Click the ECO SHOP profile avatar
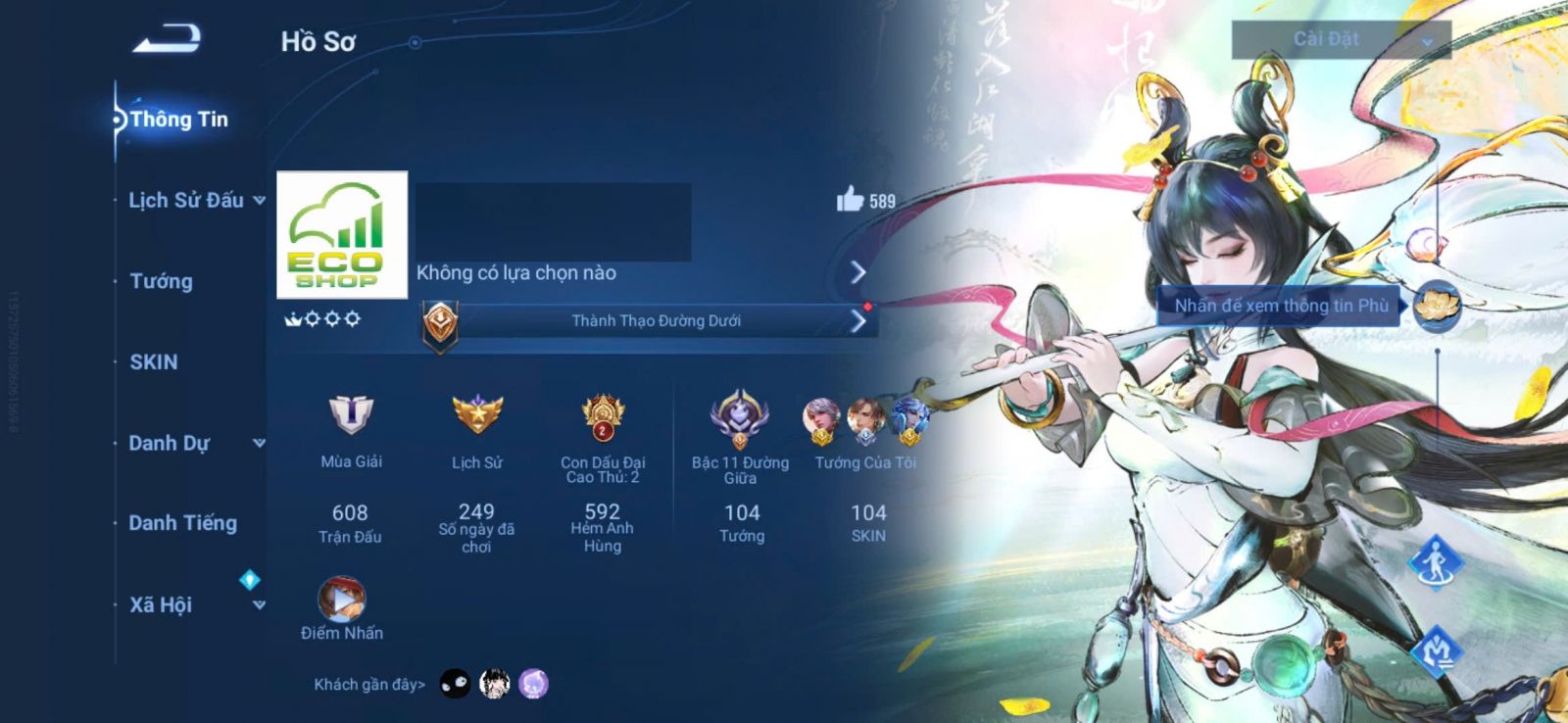Image resolution: width=1568 pixels, height=723 pixels. coord(342,235)
